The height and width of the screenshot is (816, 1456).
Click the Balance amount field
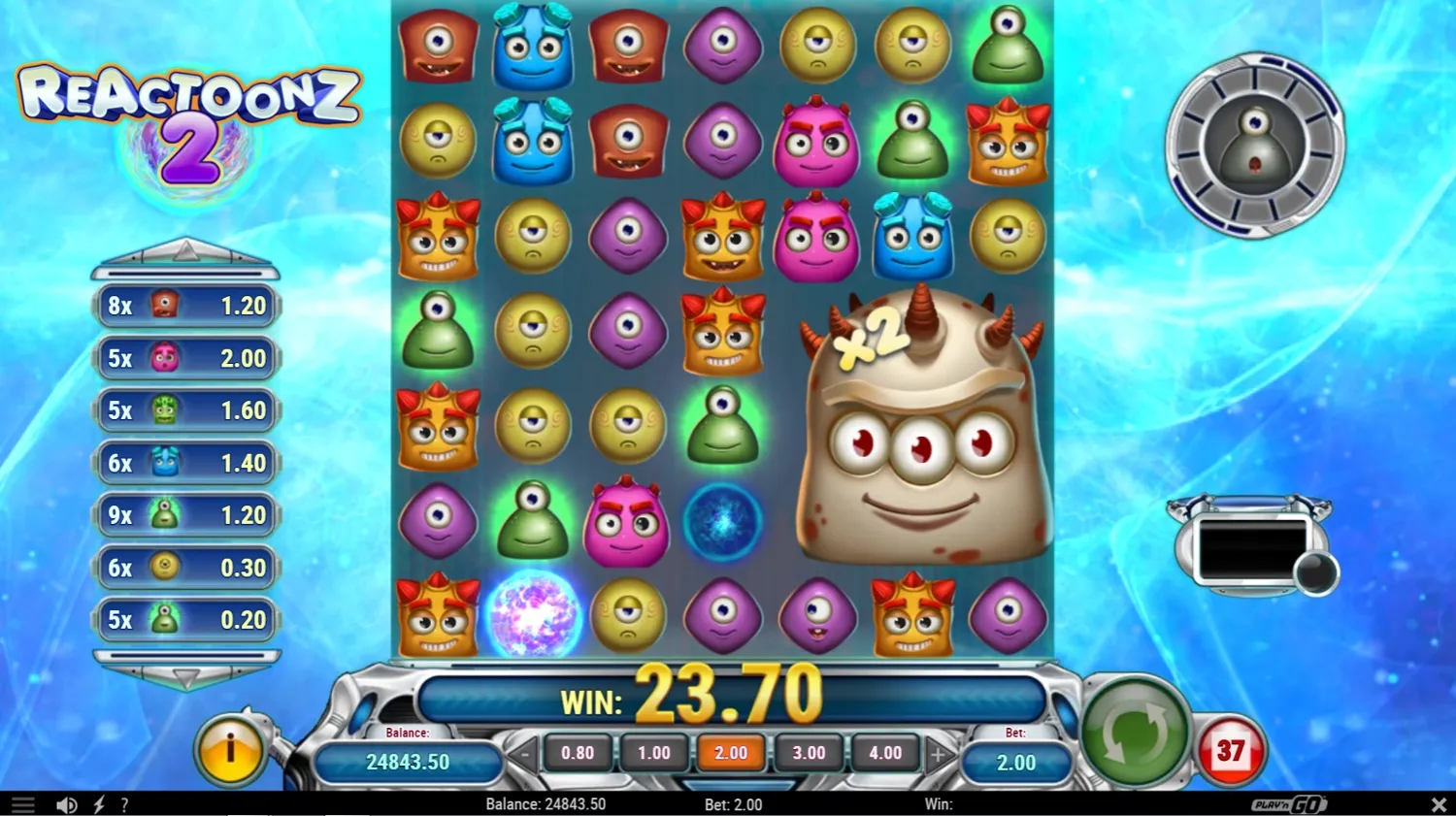point(410,763)
